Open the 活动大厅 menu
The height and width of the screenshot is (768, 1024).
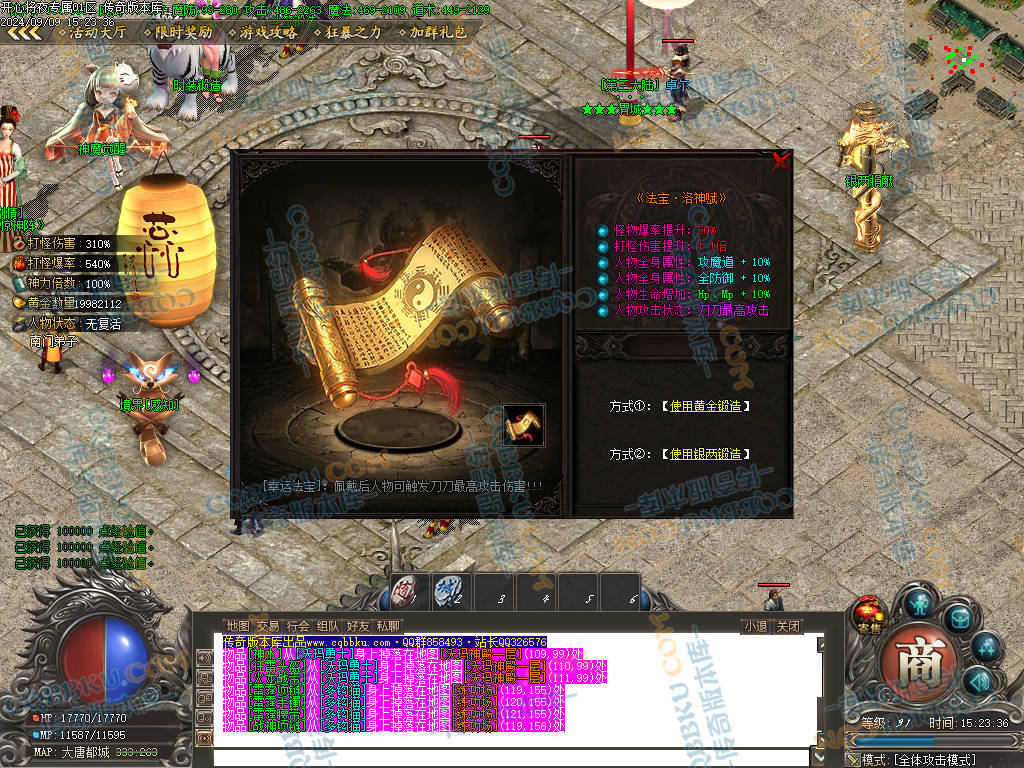pyautogui.click(x=92, y=32)
